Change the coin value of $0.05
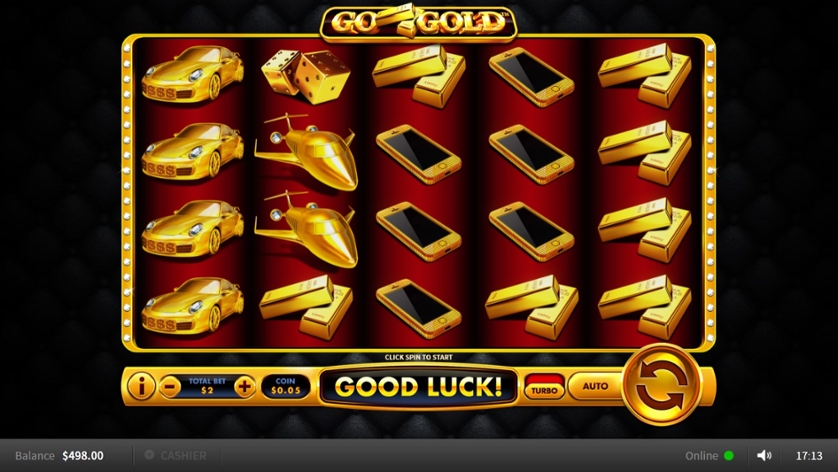838x472 pixels. 287,386
